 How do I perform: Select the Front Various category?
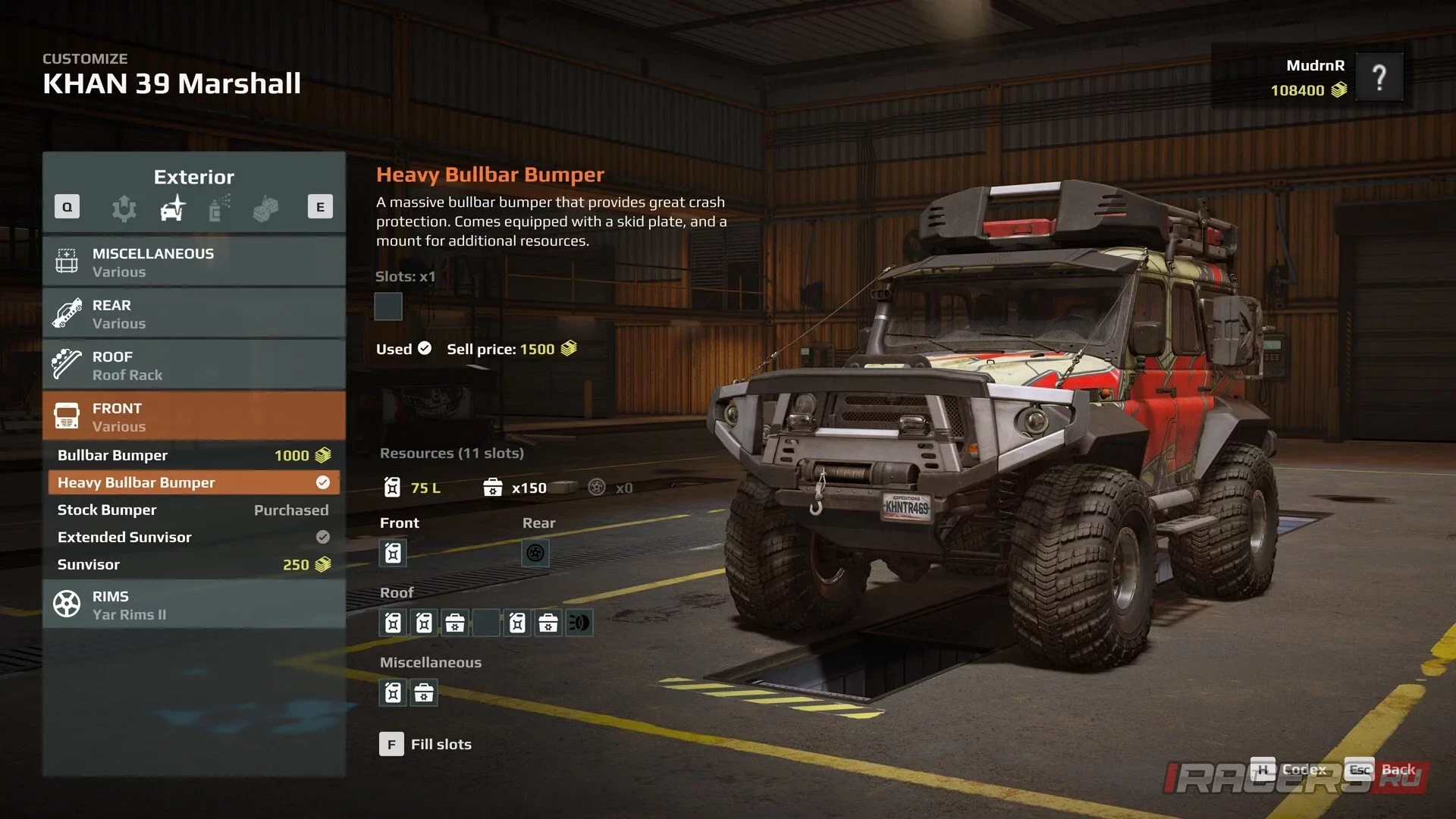(194, 416)
